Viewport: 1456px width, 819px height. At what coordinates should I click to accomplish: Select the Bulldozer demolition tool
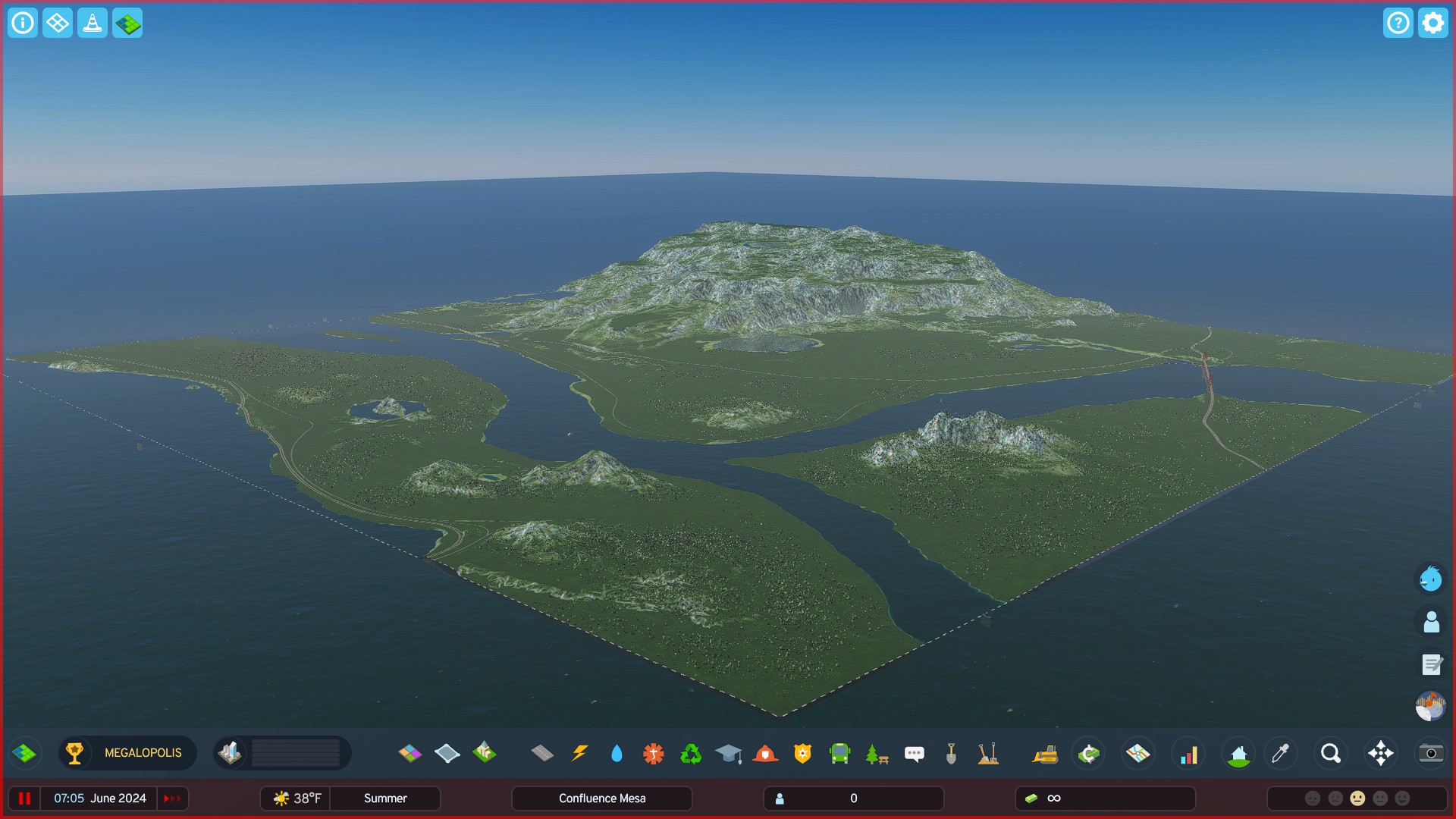(x=1044, y=753)
